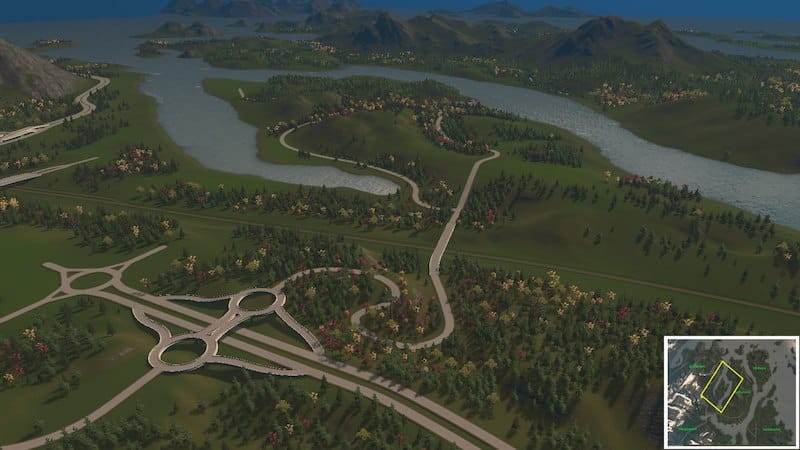Image resolution: width=800 pixels, height=450 pixels.
Task: Click the minimap overview in the corner
Action: click(731, 391)
